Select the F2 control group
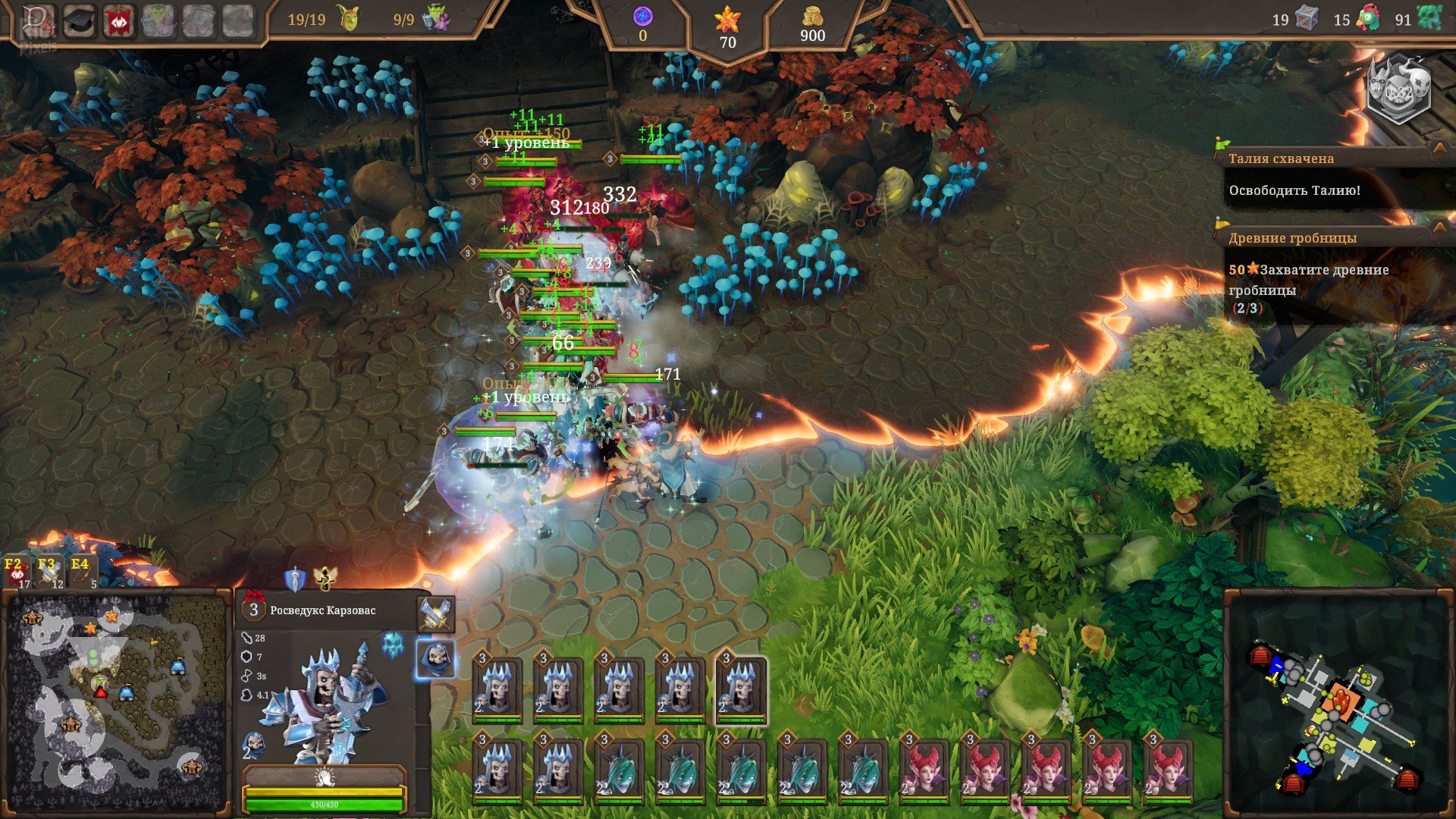This screenshot has width=1456, height=819. click(15, 573)
